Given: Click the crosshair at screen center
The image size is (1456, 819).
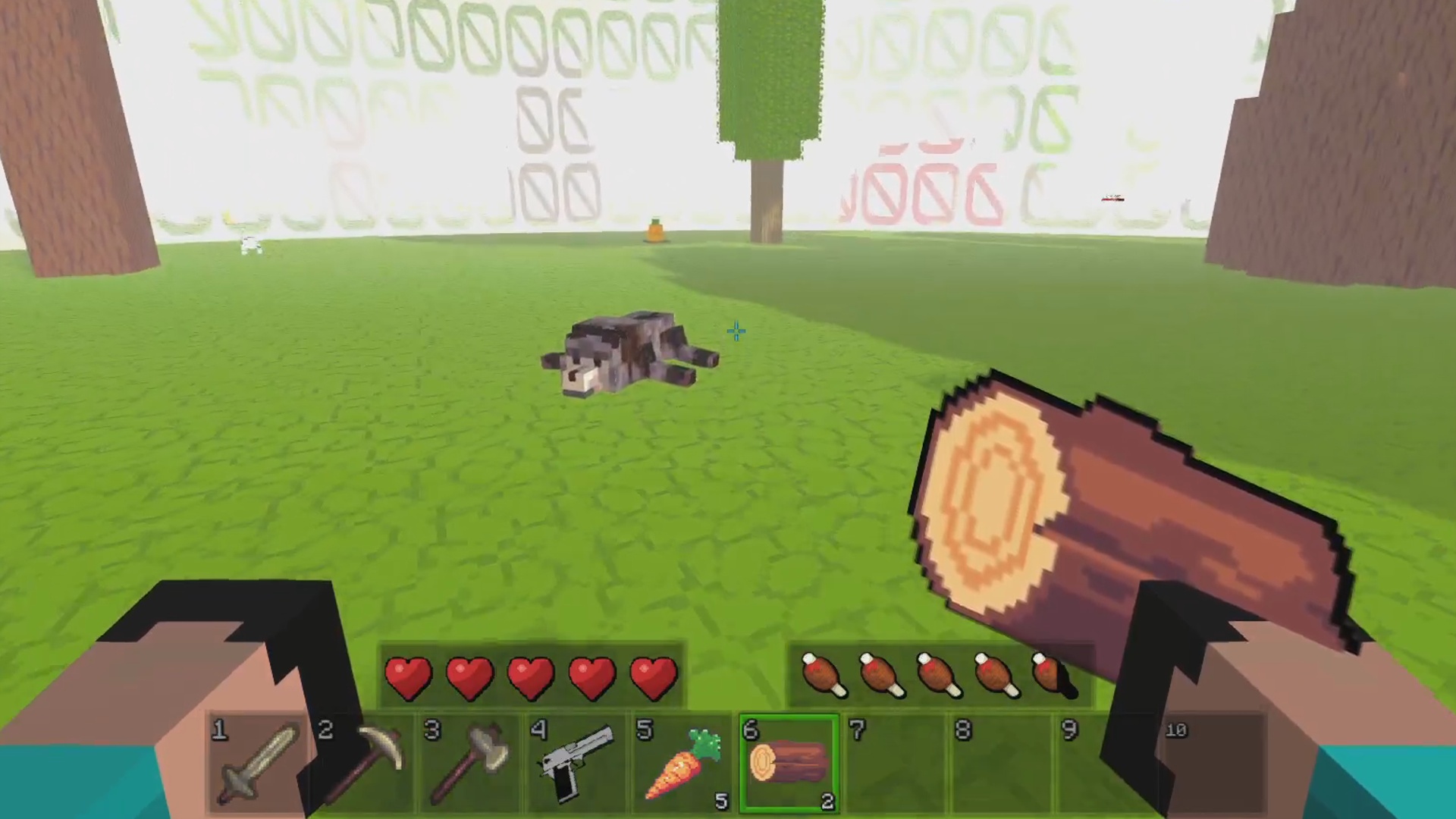Looking at the screenshot, I should (735, 331).
